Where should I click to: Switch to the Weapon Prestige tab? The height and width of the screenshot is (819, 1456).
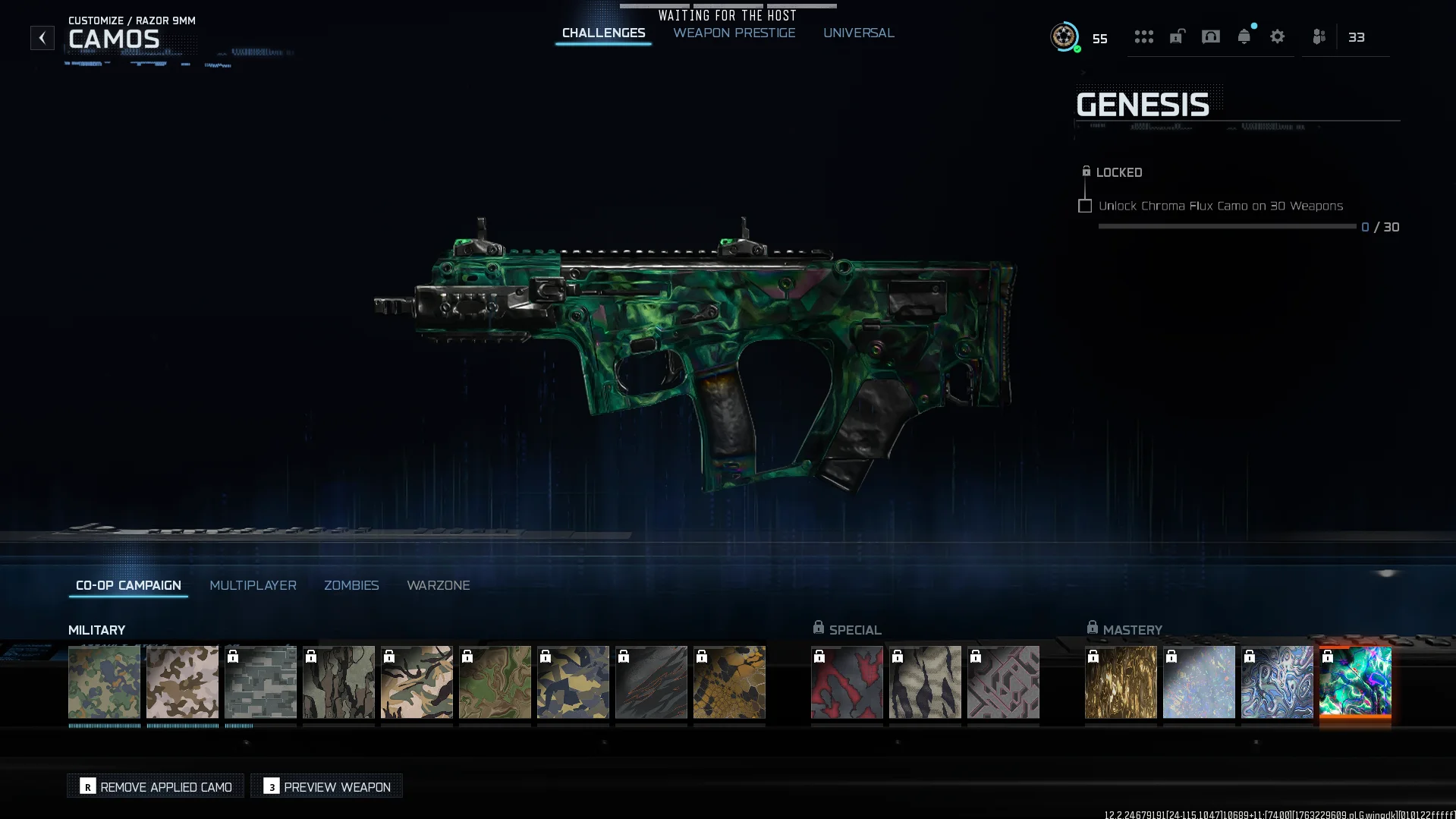[x=733, y=33]
